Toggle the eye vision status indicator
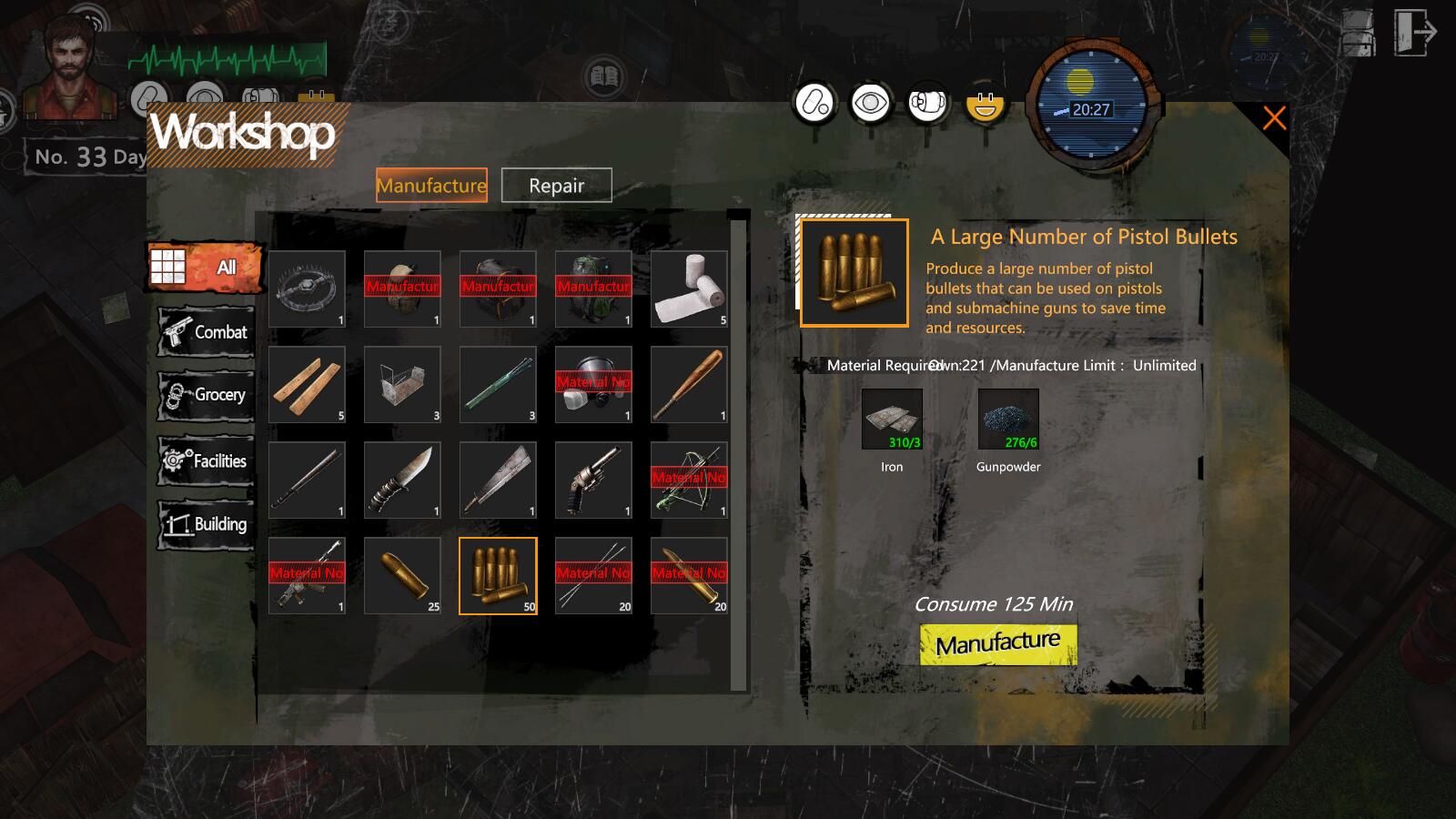This screenshot has width=1456, height=819. click(x=871, y=103)
